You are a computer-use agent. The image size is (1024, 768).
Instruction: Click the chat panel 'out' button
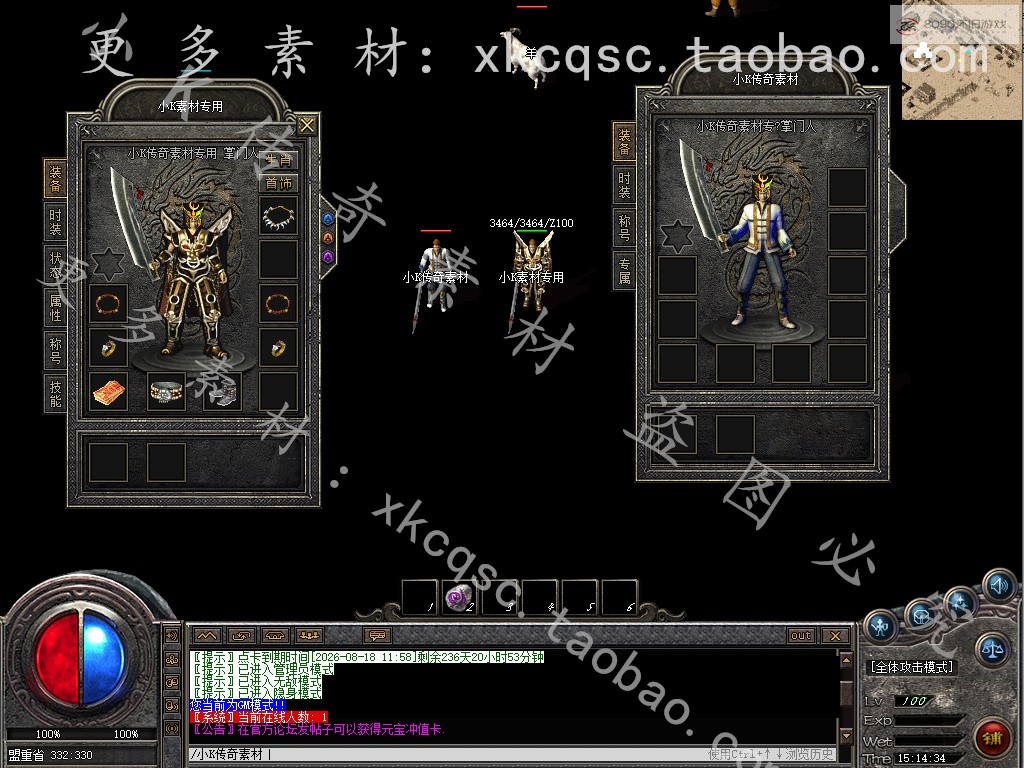click(x=801, y=635)
